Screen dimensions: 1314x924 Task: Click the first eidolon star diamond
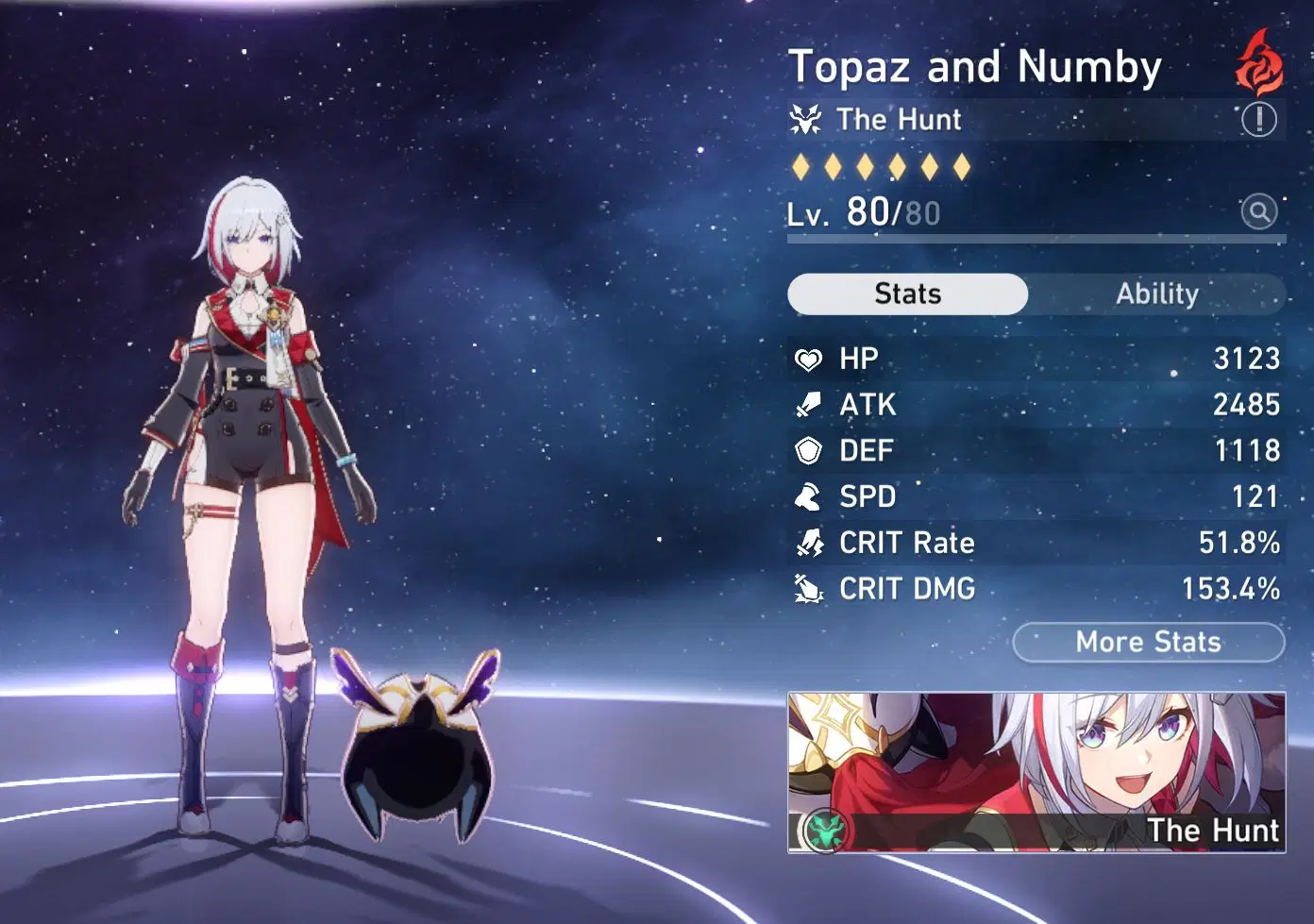click(x=801, y=166)
